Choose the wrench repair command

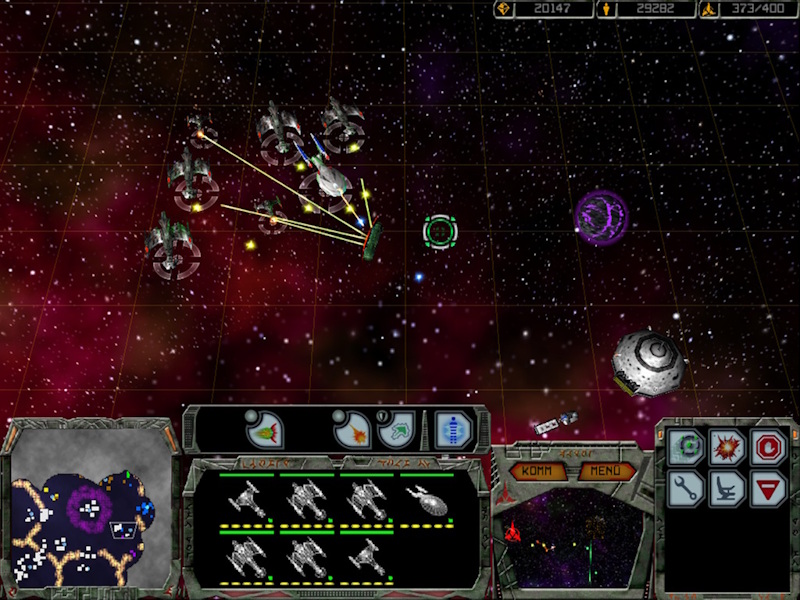click(686, 488)
